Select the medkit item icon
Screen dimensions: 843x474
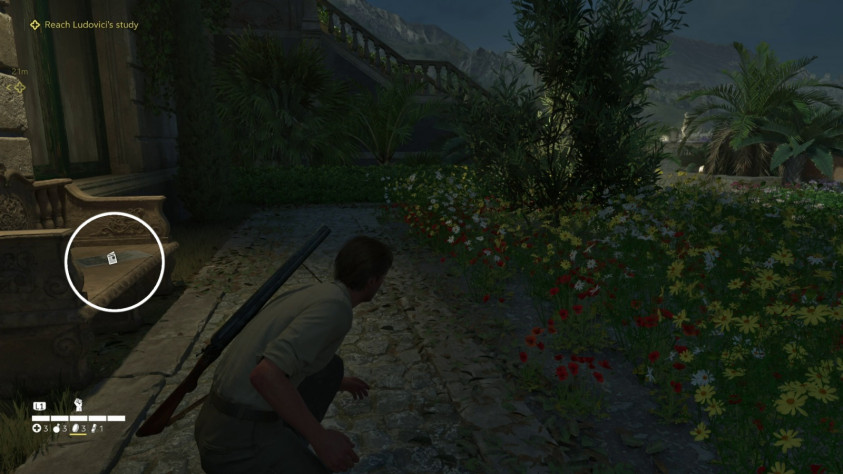tap(37, 429)
